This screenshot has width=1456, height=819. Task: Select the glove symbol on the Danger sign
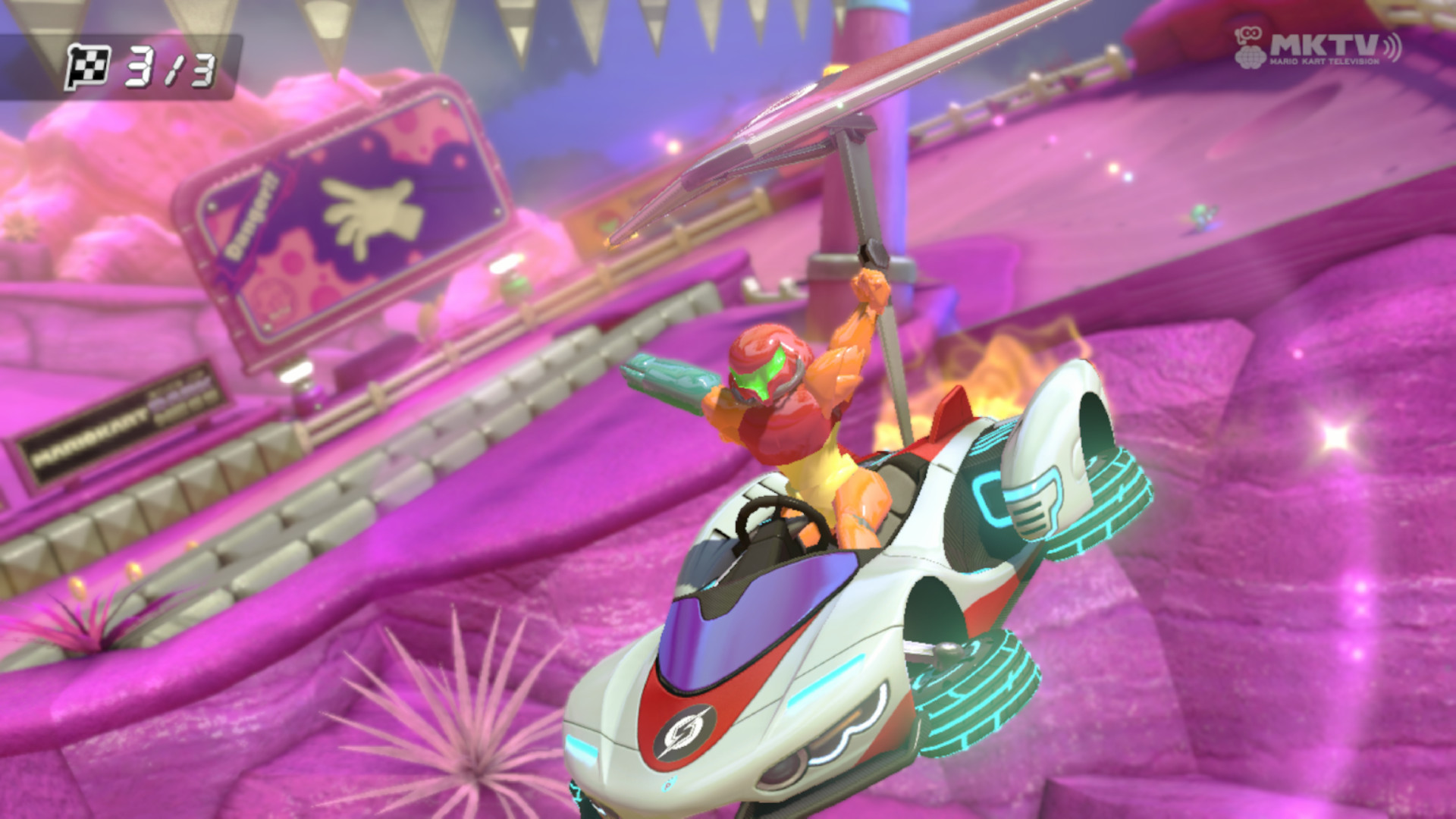pyautogui.click(x=370, y=209)
